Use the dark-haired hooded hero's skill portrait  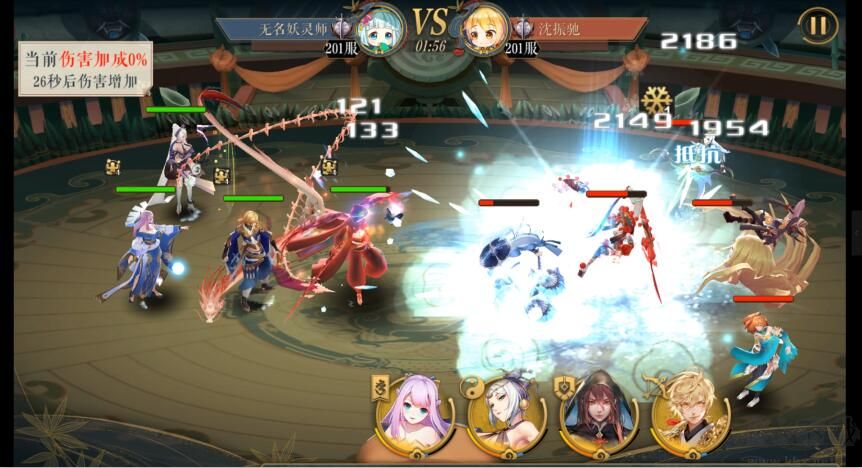click(598, 412)
